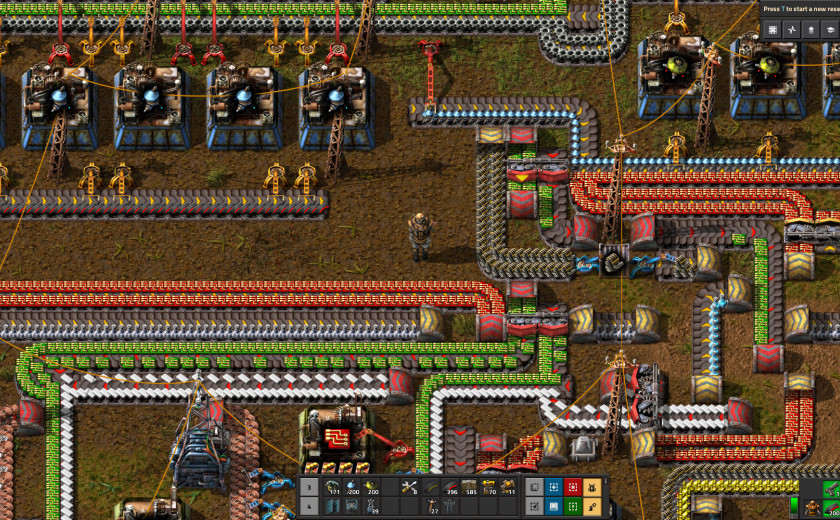The height and width of the screenshot is (520, 840).
Task: Select the quickbar slot with count 39
Action: 372,507
